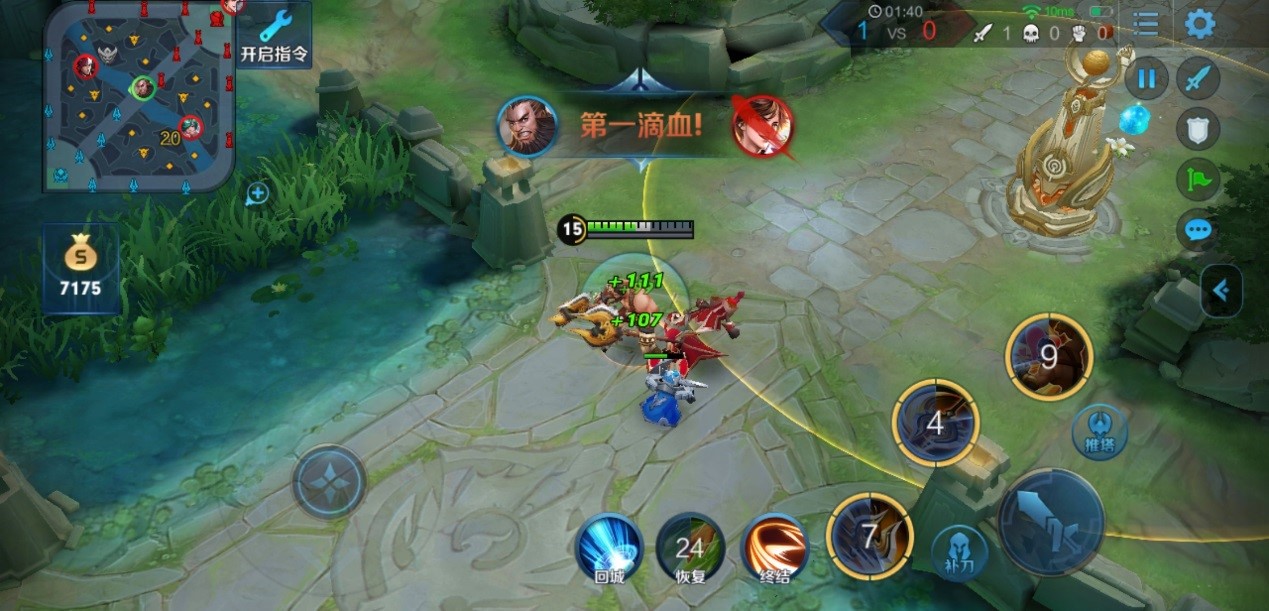Open the minimap
Screen dimensions: 1269x611
(x=140, y=97)
